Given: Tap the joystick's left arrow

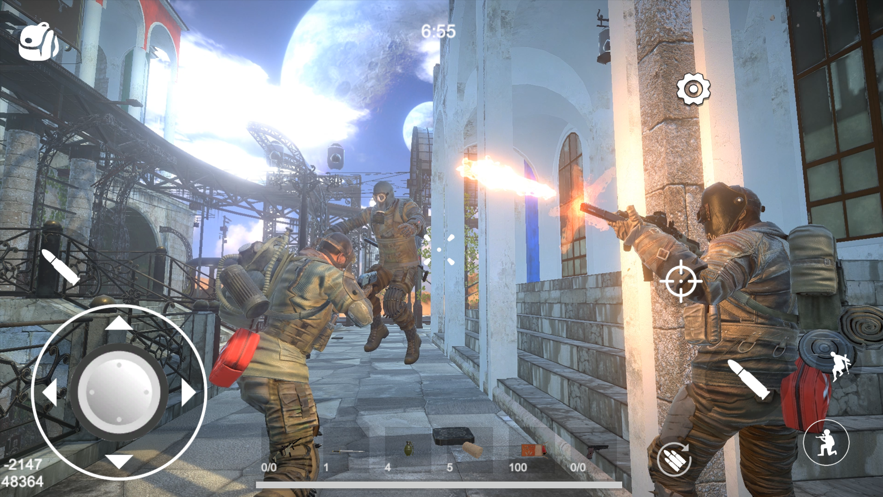Looking at the screenshot, I should tap(48, 392).
